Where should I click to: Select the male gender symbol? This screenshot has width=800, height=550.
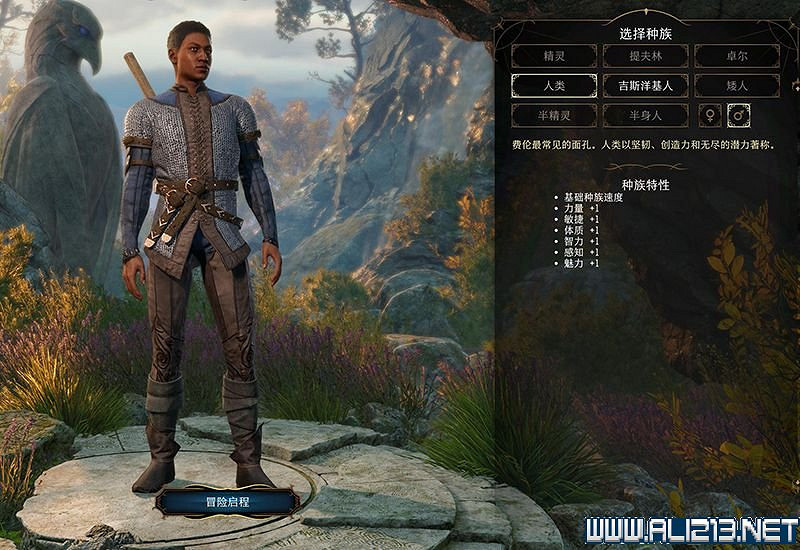click(x=740, y=115)
